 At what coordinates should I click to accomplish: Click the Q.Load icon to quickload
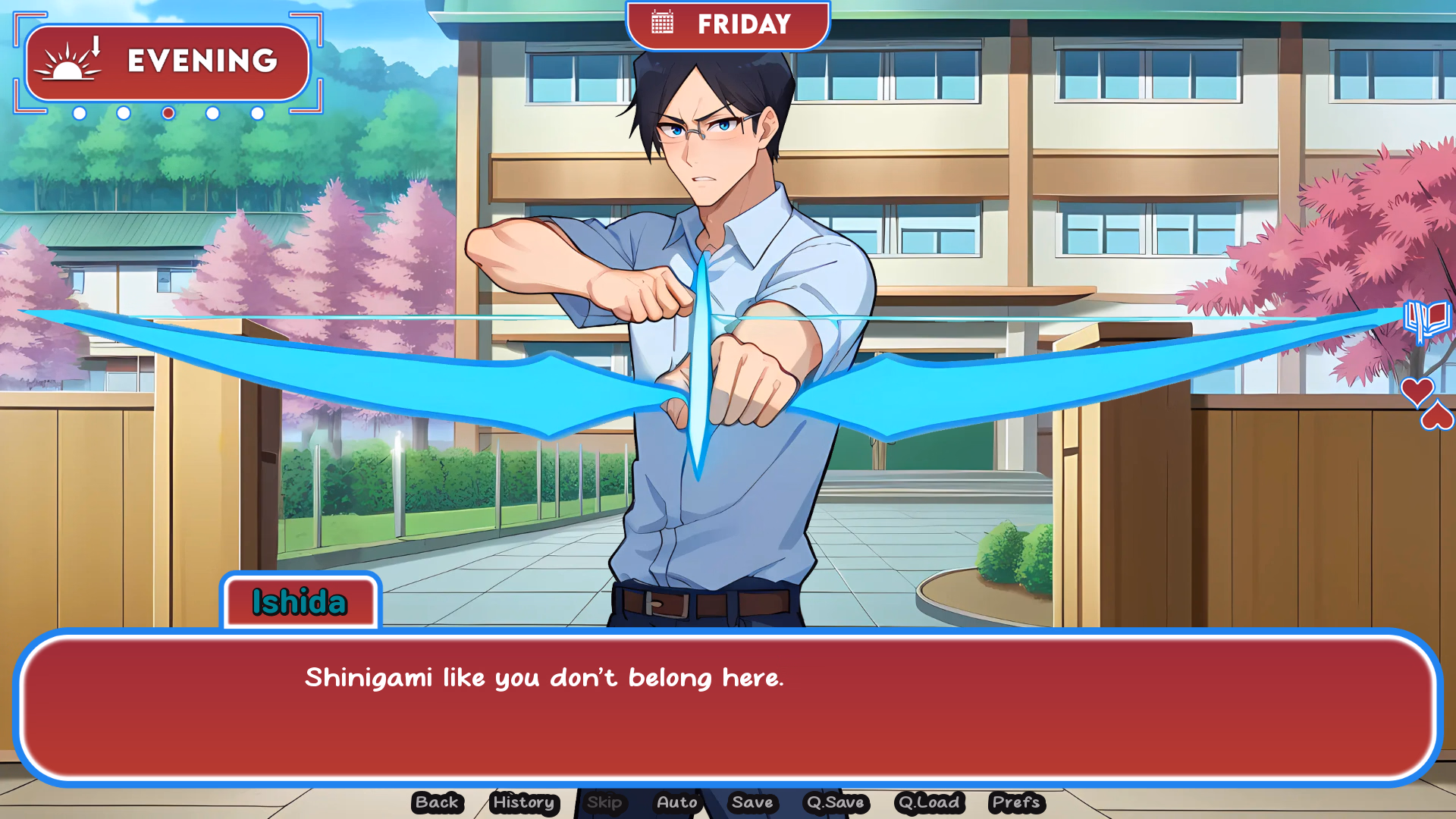[928, 802]
